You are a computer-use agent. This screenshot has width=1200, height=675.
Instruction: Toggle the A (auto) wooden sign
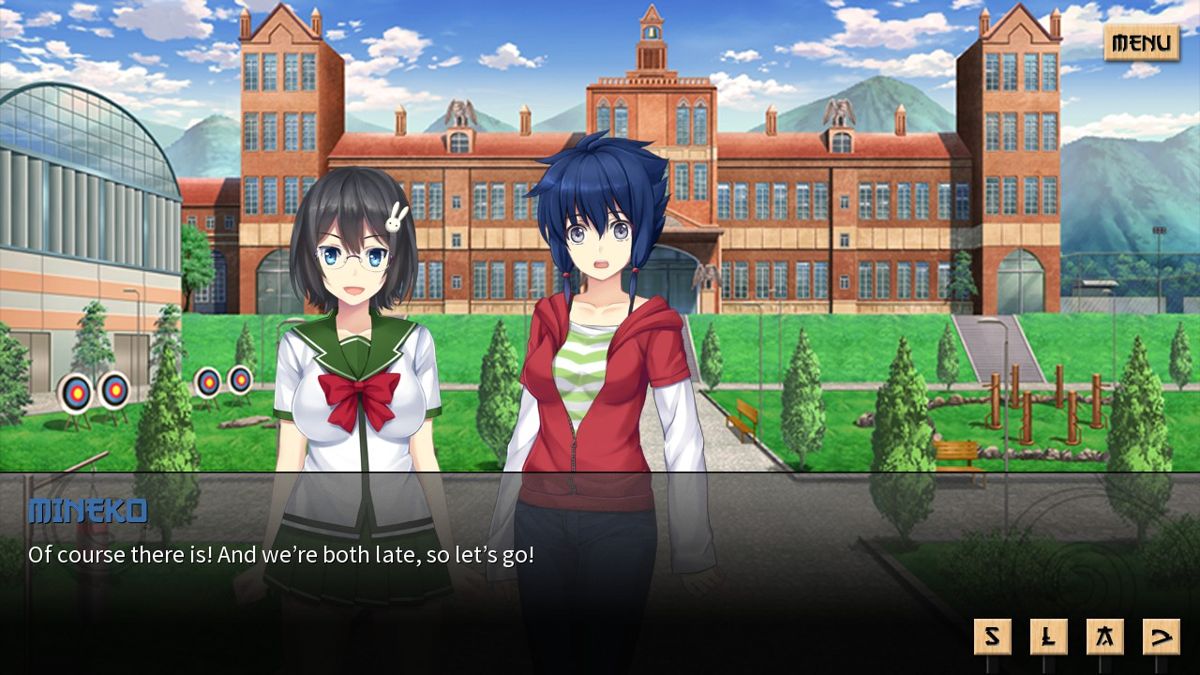tap(1105, 637)
